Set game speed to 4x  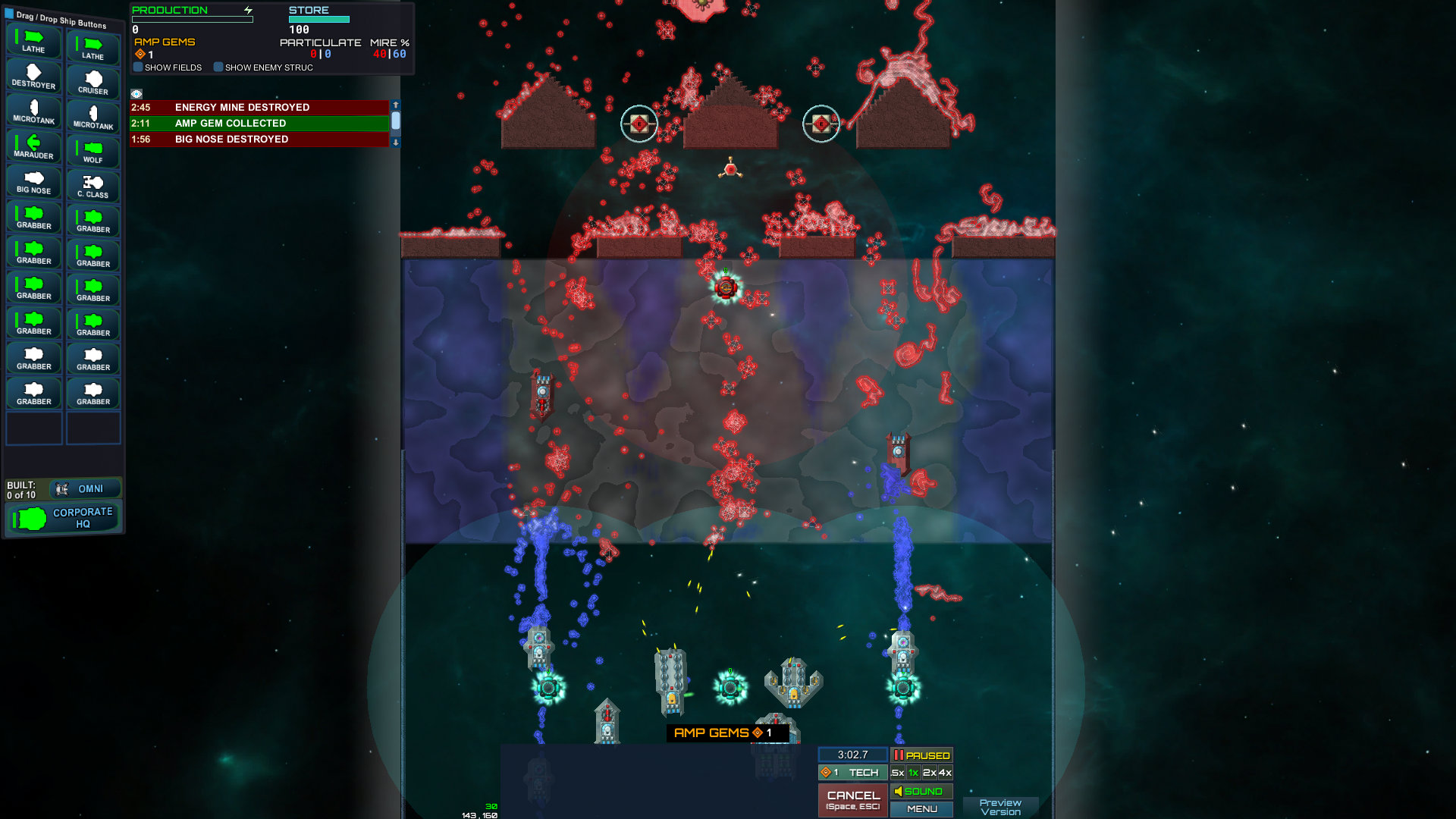944,772
